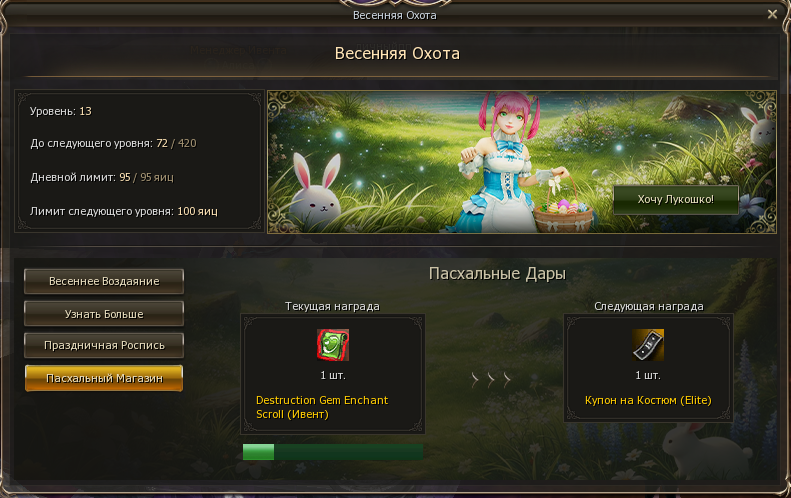This screenshot has height=498, width=791.
Task: Inspect the Купон на Костюм (Elite) icon
Action: (x=648, y=345)
